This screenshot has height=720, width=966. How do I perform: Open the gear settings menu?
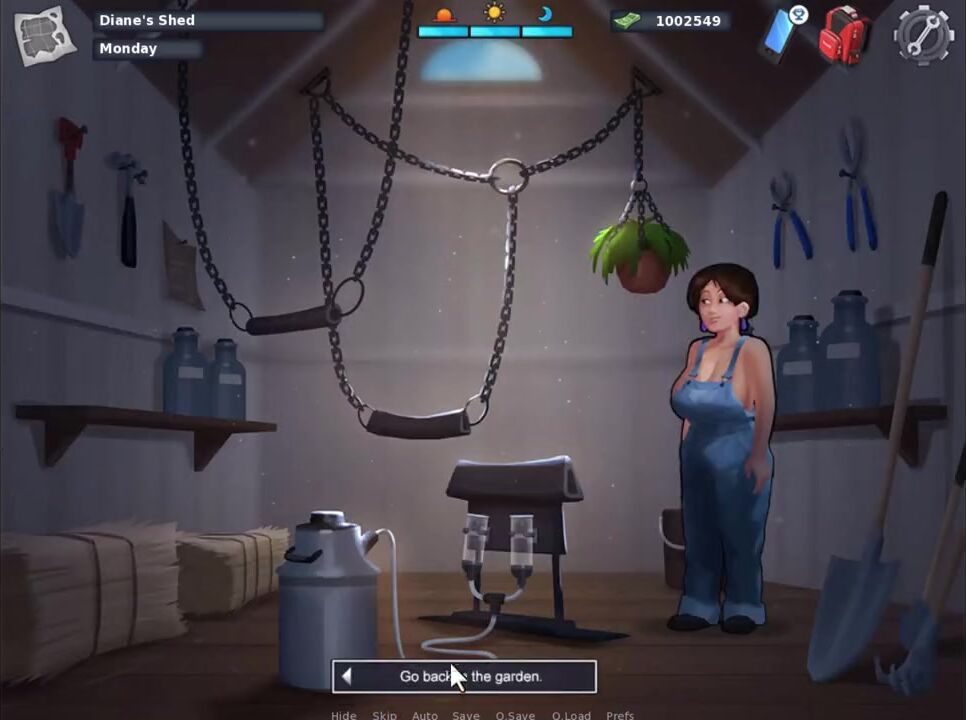[922, 36]
